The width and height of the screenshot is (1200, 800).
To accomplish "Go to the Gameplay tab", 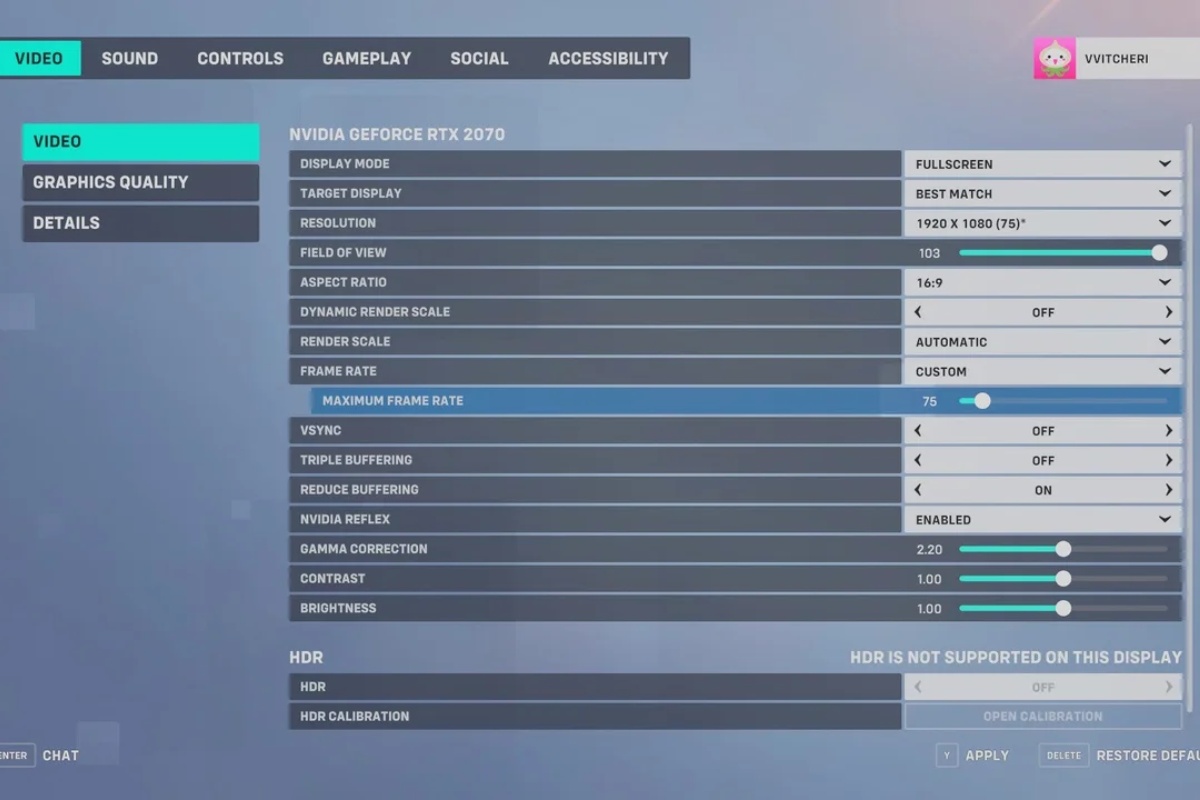I will pyautogui.click(x=366, y=58).
